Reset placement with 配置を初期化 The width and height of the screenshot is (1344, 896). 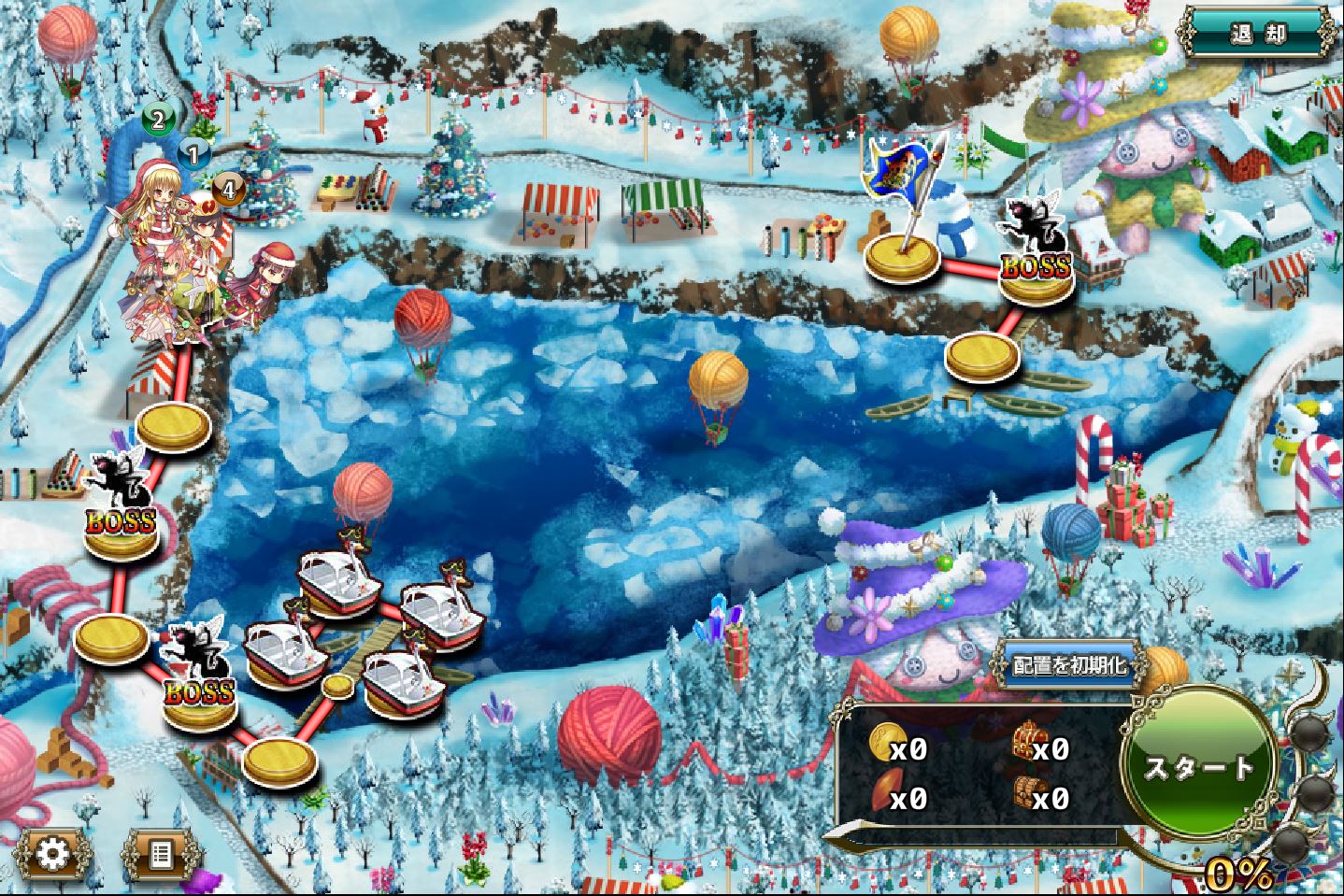pyautogui.click(x=1070, y=665)
